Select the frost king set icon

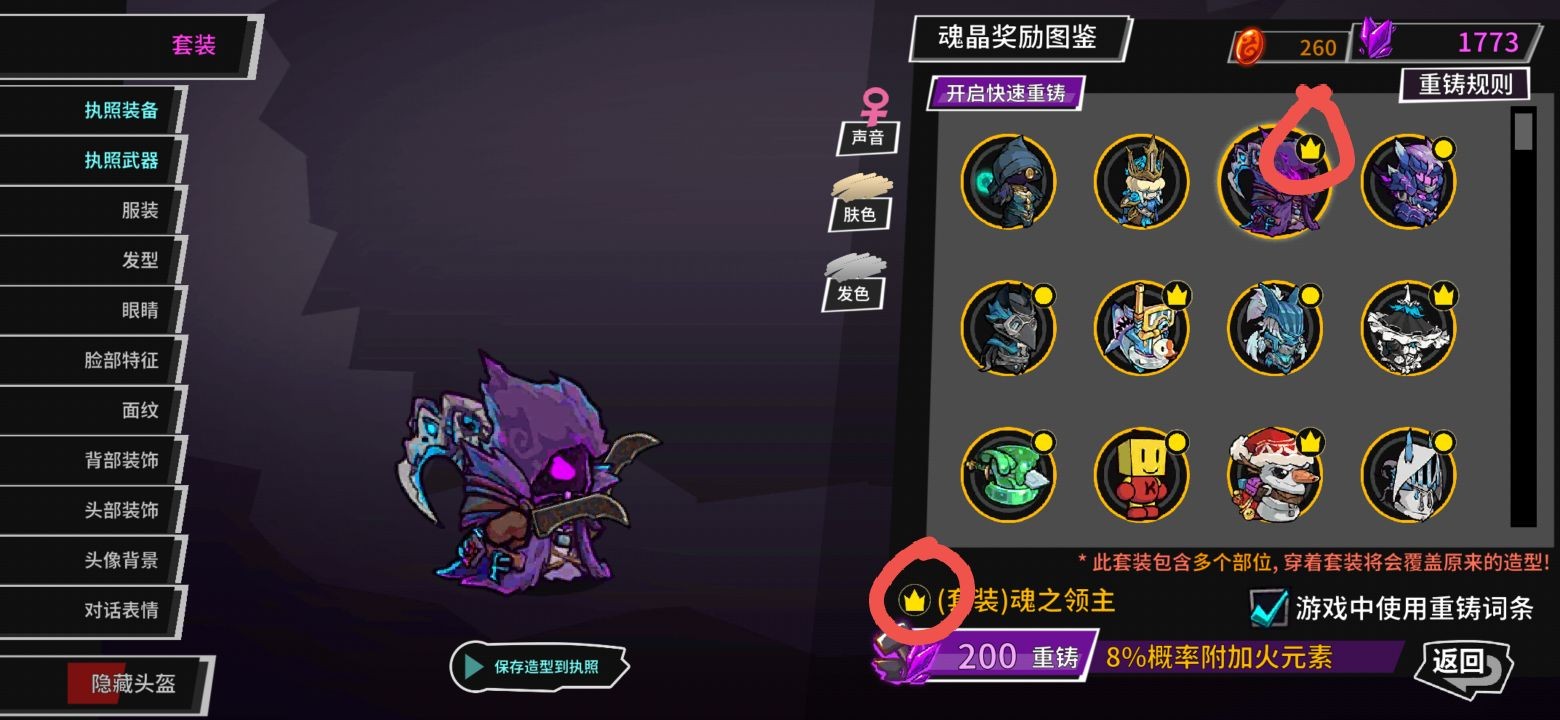(1143, 185)
